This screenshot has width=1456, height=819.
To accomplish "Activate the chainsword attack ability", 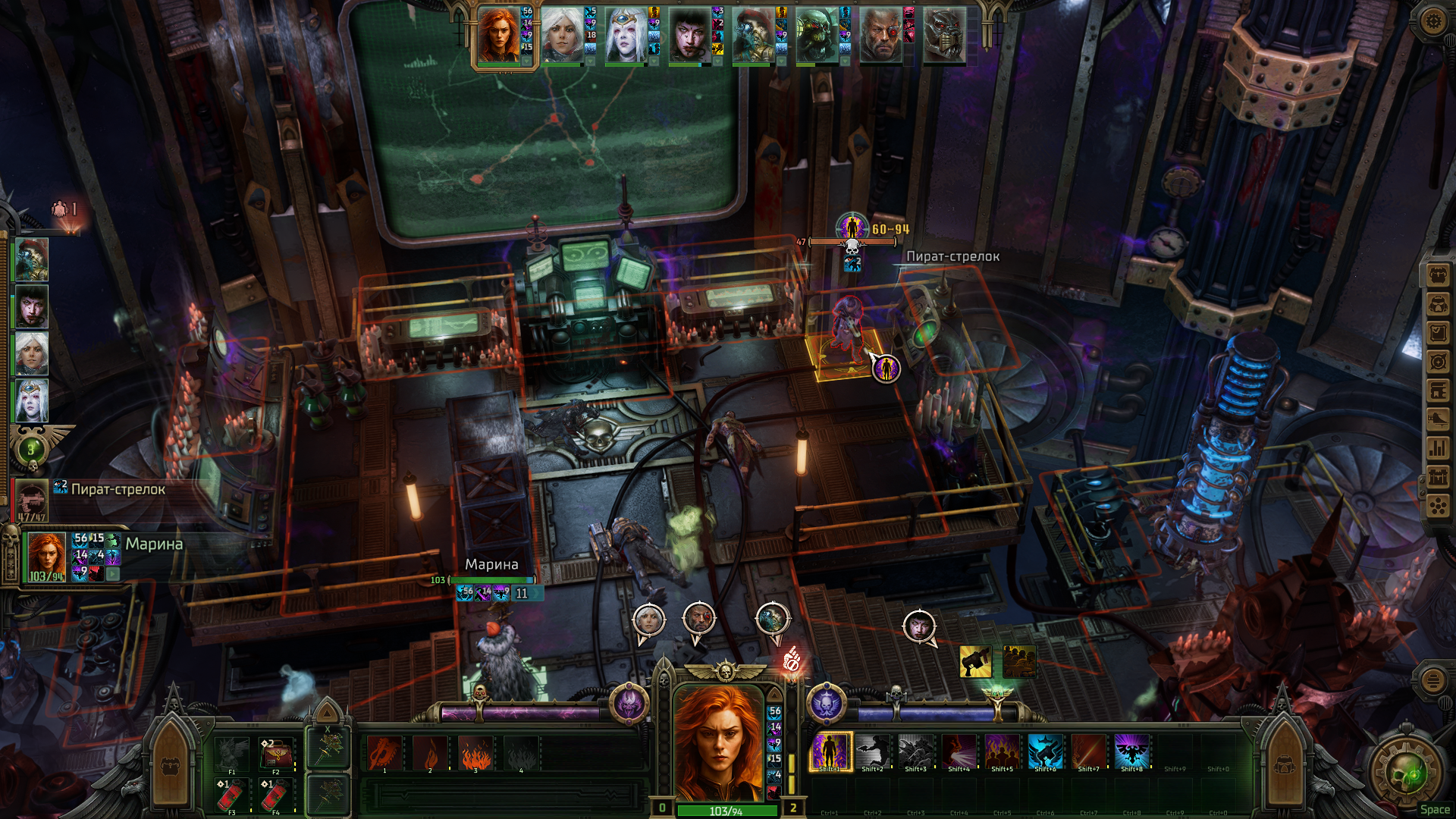I will coord(384,753).
